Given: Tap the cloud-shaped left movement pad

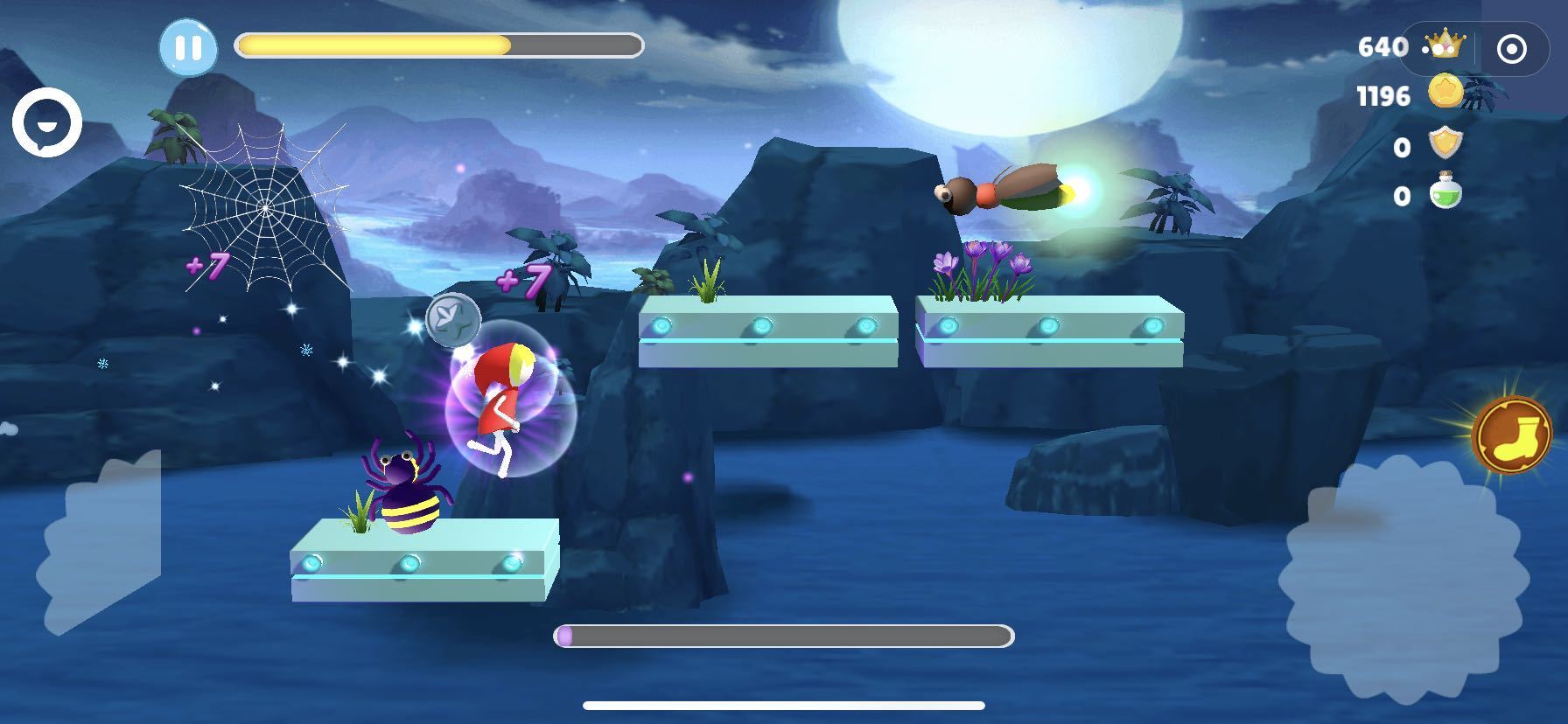Looking at the screenshot, I should 101,546.
